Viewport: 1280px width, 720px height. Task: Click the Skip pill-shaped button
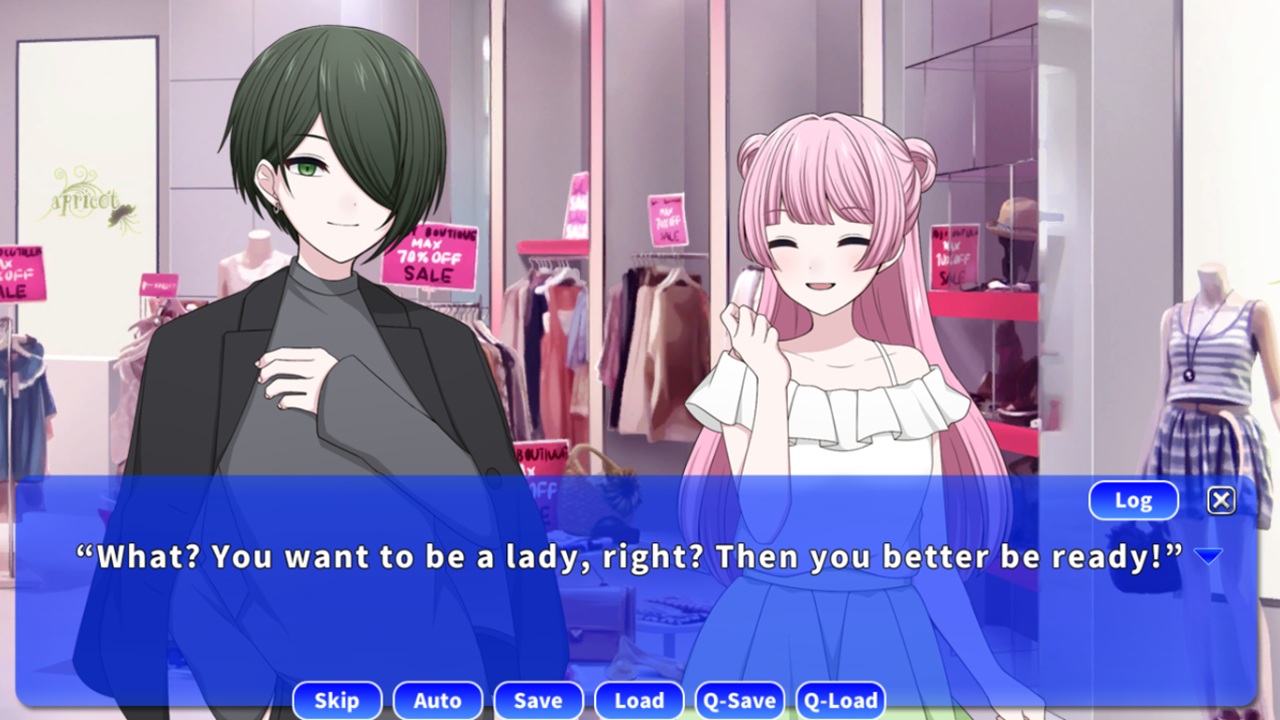point(337,700)
